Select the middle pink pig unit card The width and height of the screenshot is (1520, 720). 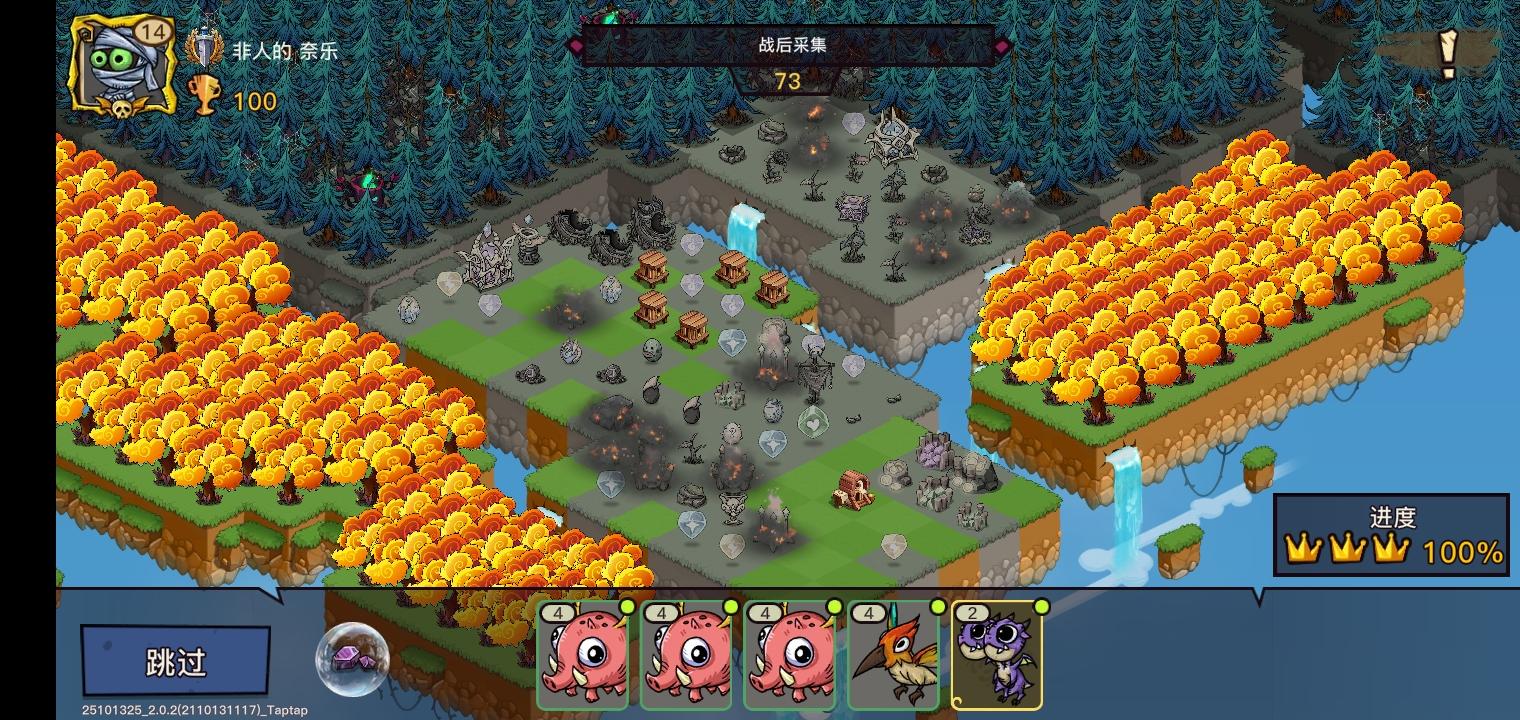tap(686, 660)
